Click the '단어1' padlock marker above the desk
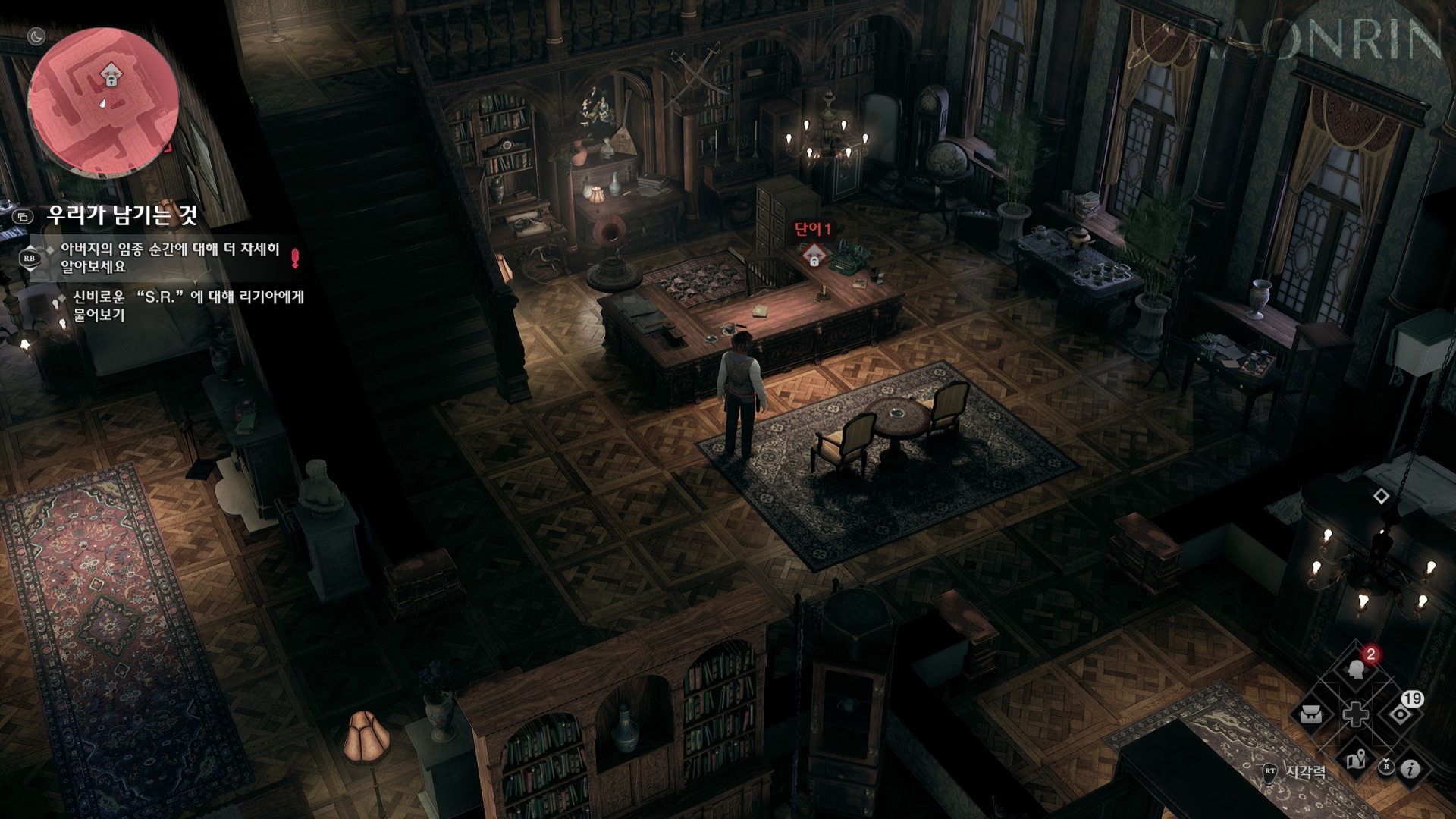Screen dimensions: 1456x819 814,256
